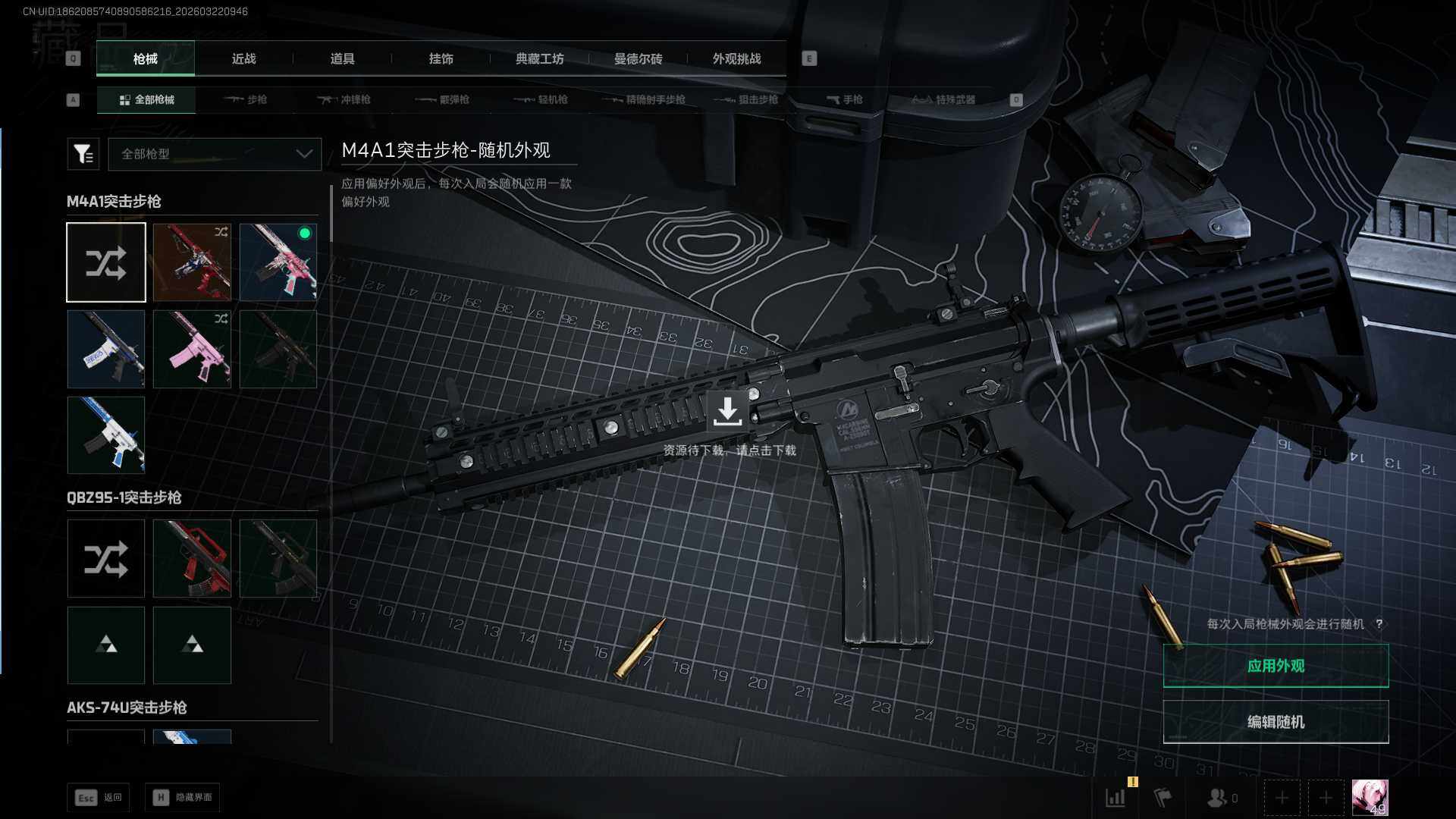Click the 返回 back button
1456x819 pixels.
pyautogui.click(x=99, y=798)
